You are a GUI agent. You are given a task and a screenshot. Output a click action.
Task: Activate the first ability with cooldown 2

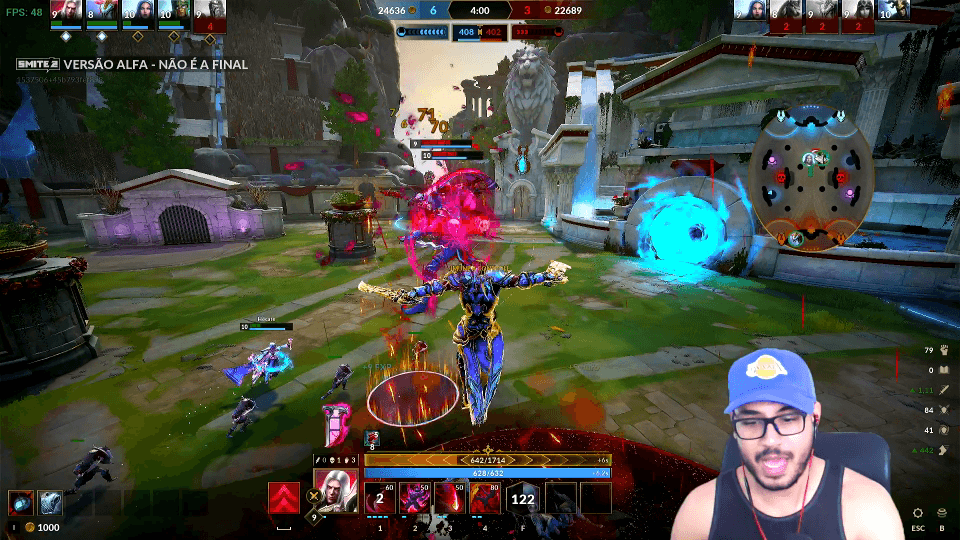[x=380, y=498]
